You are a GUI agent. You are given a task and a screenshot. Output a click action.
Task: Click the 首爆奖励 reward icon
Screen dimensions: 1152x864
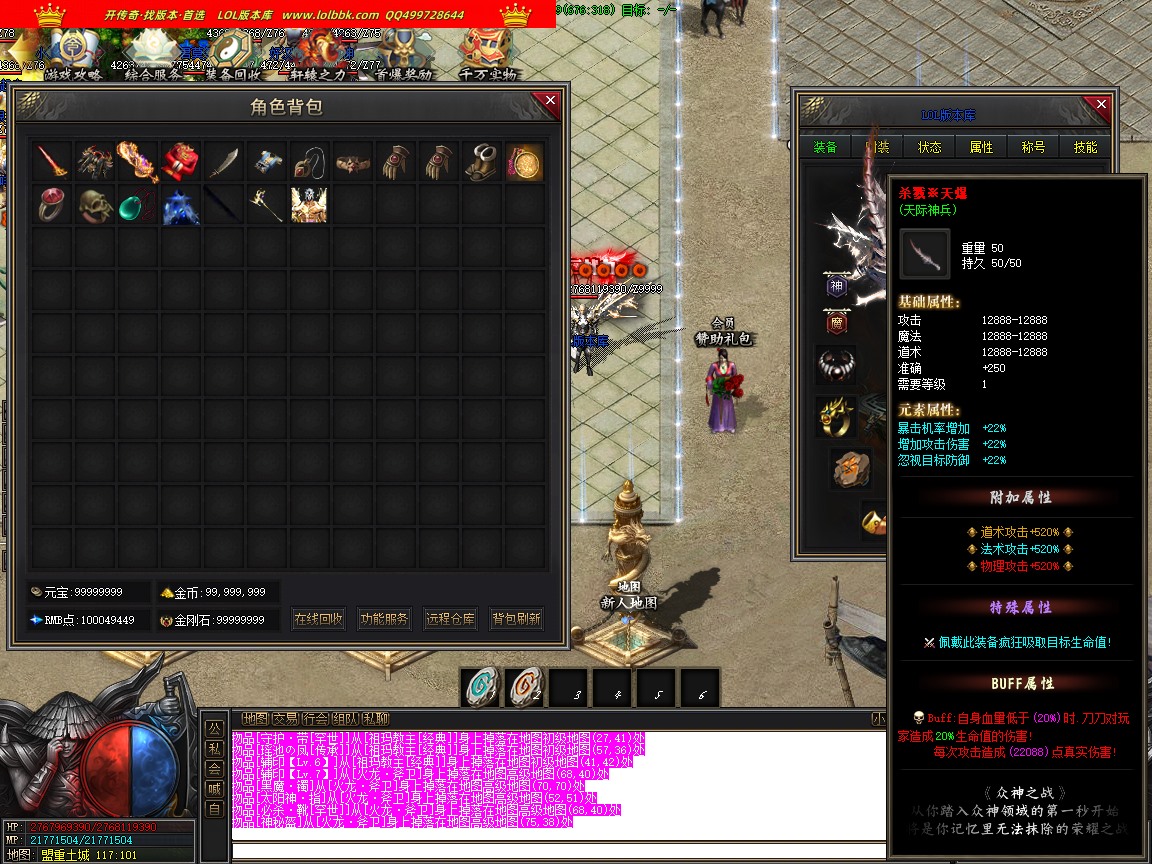[404, 56]
